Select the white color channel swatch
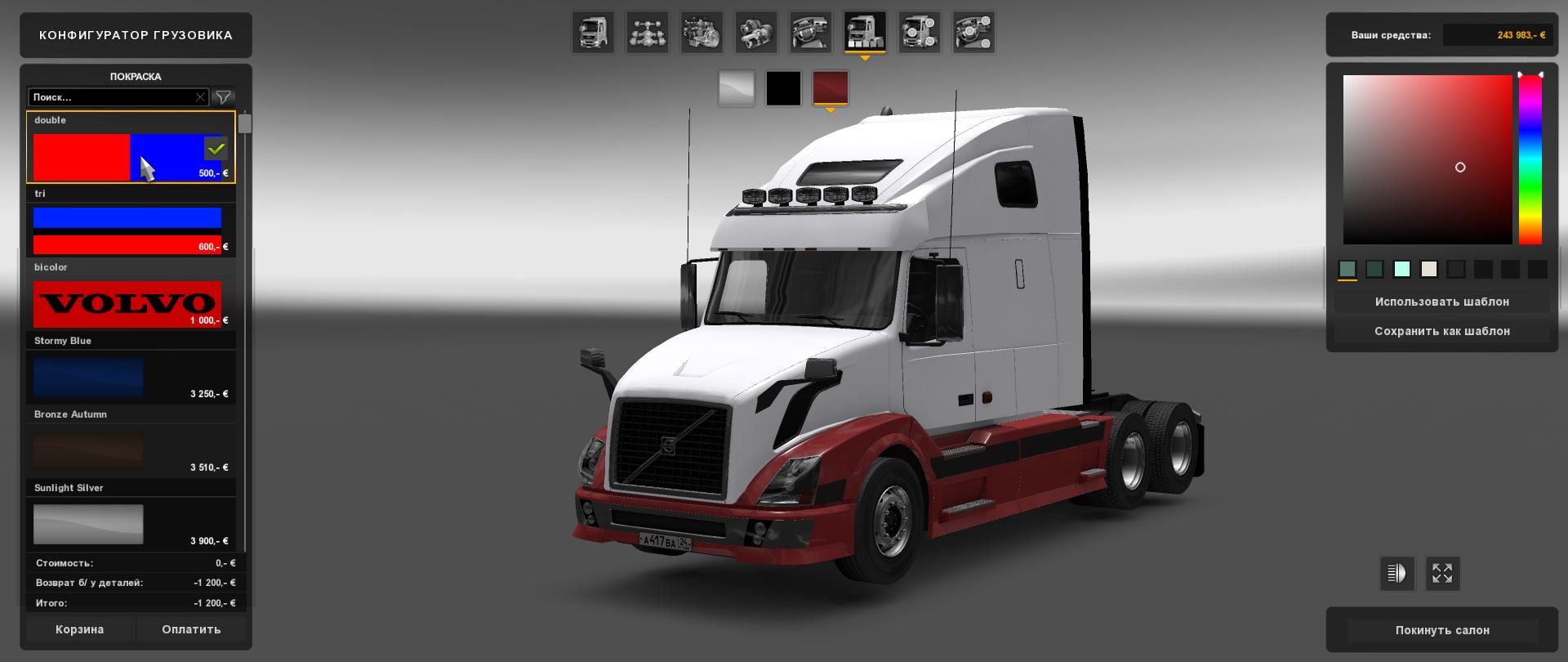 tap(736, 88)
